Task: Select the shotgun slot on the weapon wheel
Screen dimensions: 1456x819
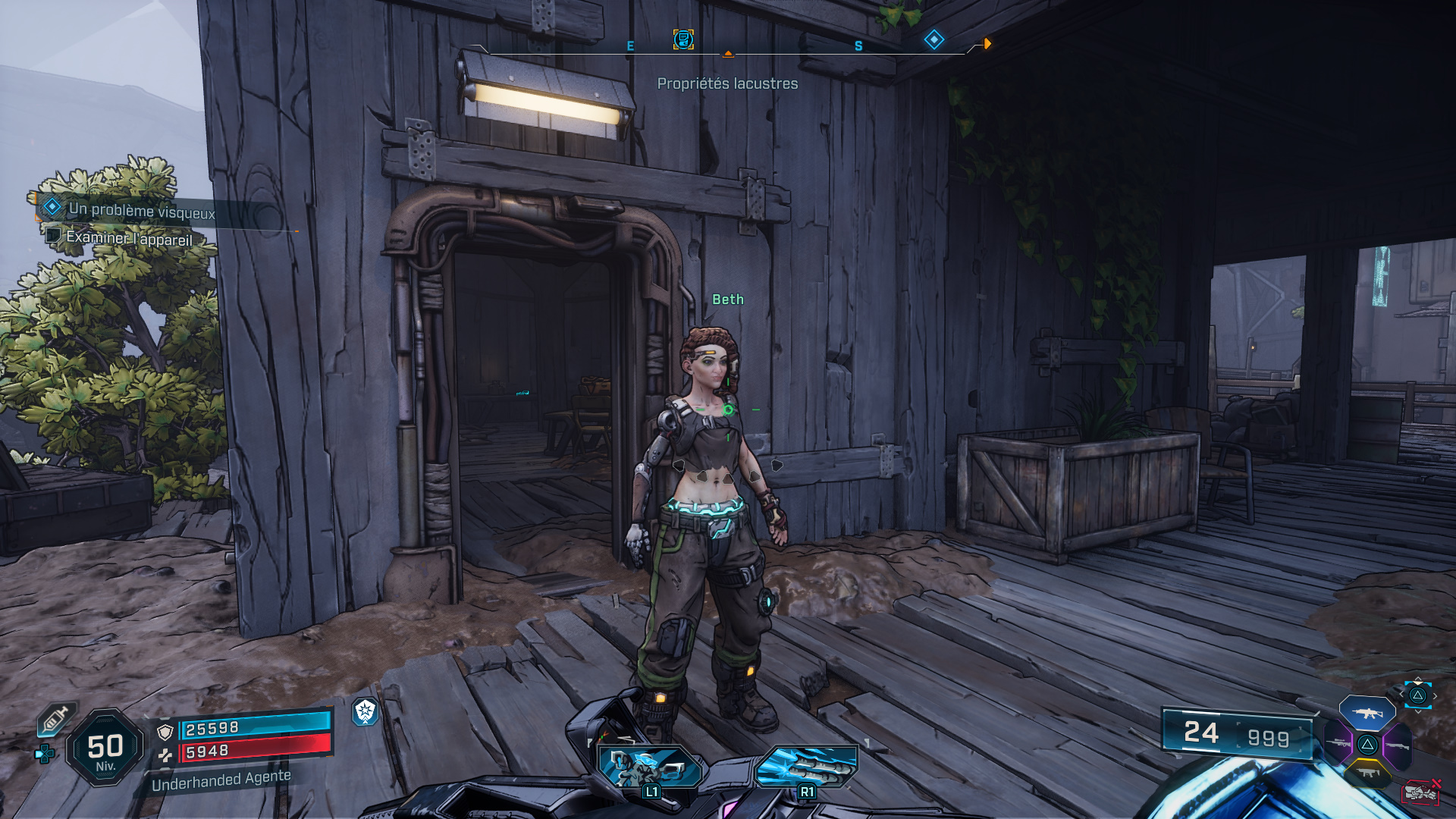Action: point(1398,746)
